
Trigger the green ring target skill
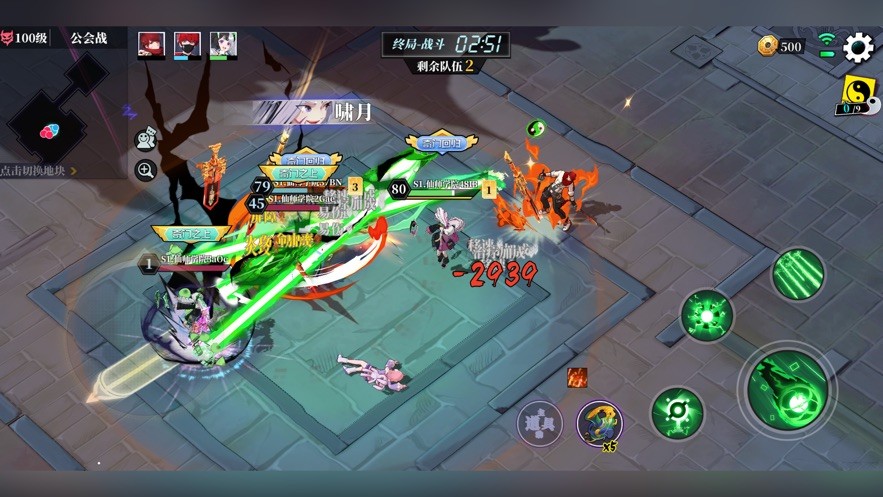click(677, 412)
